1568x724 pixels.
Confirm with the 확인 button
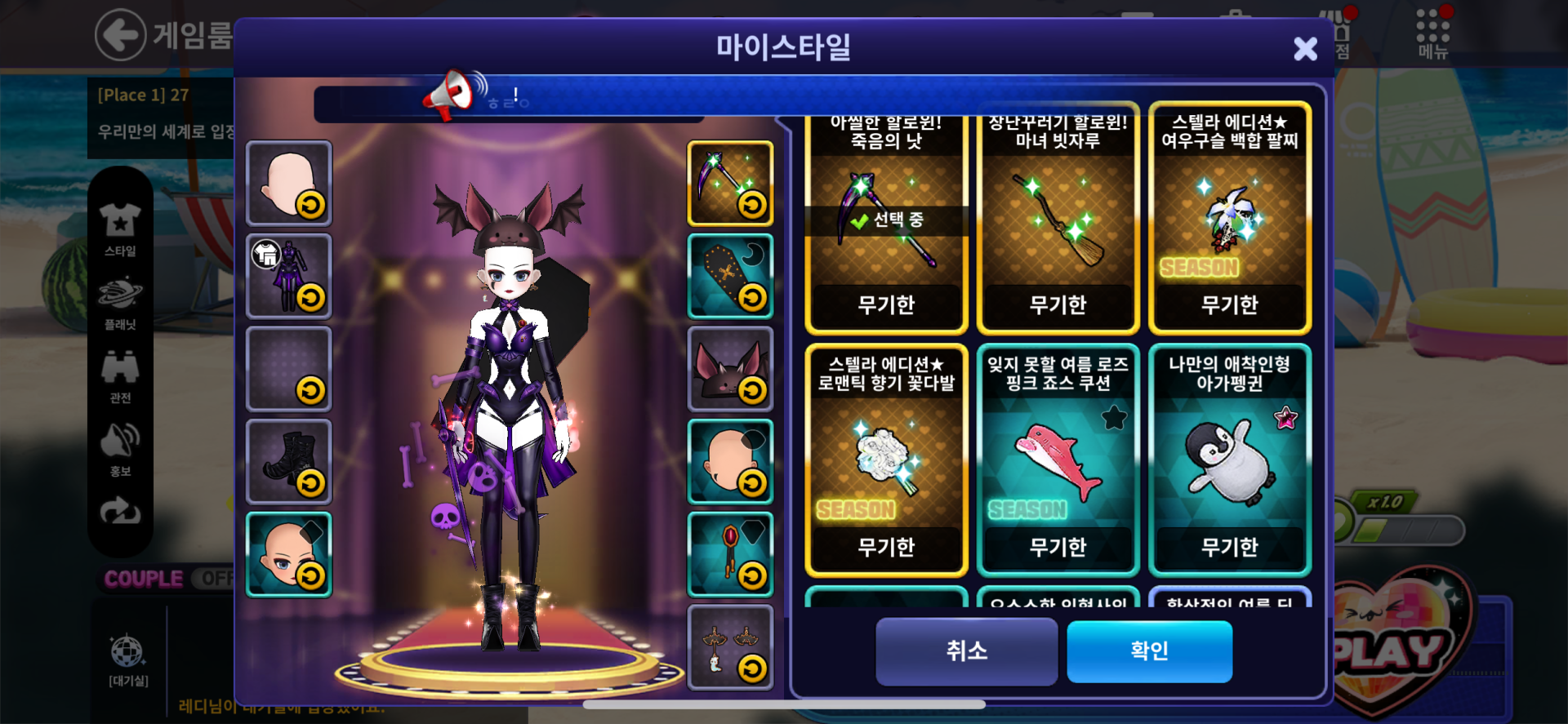pos(1149,651)
